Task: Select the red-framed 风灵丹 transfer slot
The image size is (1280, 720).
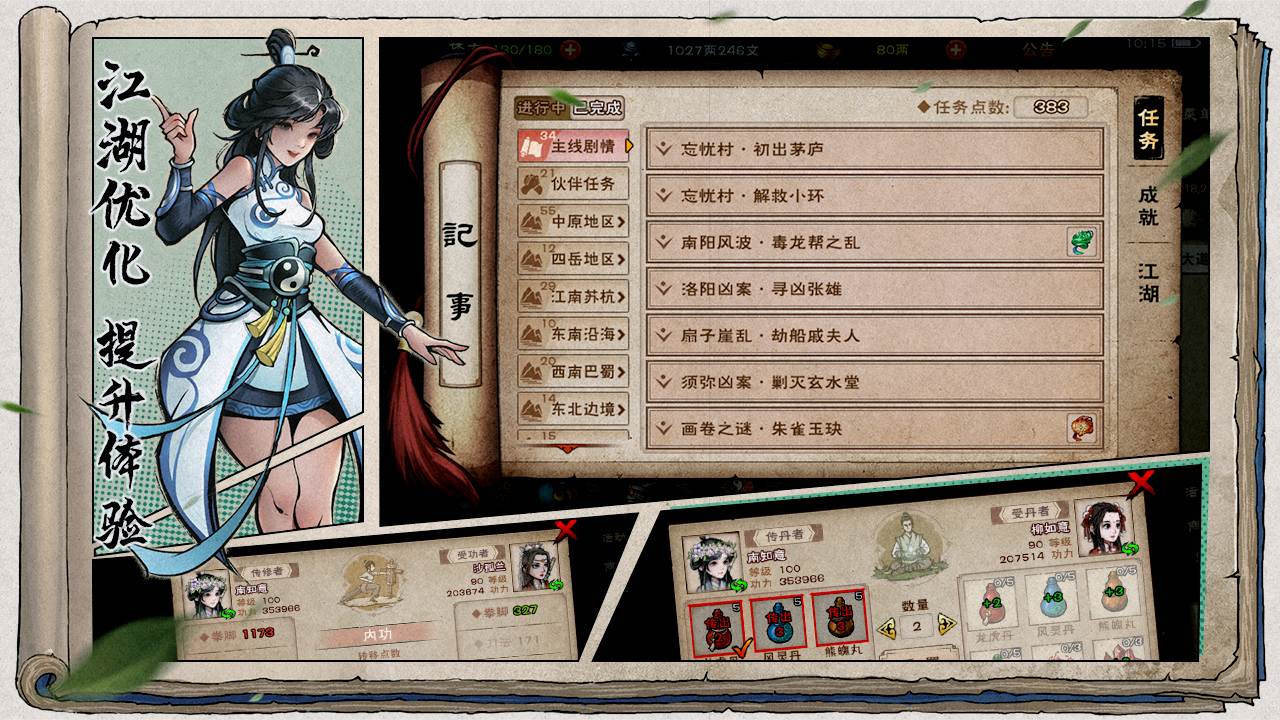Action: [777, 620]
